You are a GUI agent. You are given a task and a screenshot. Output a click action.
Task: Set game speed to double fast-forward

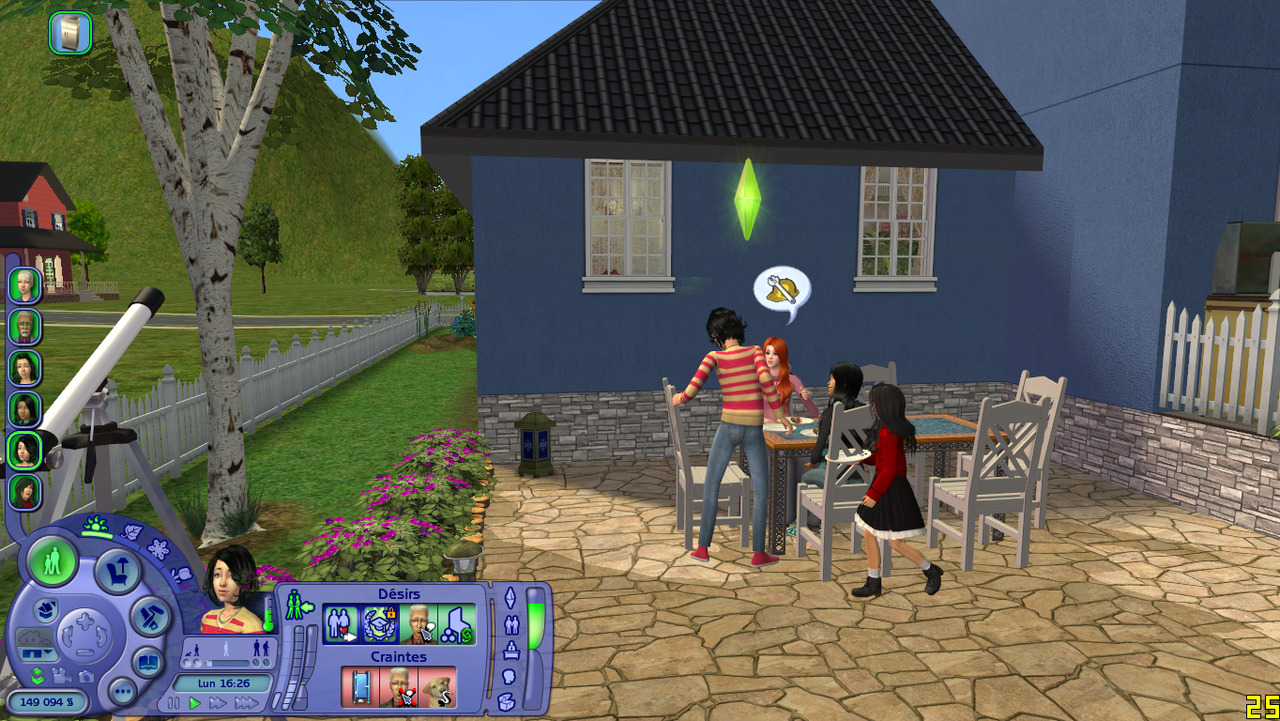coord(218,704)
